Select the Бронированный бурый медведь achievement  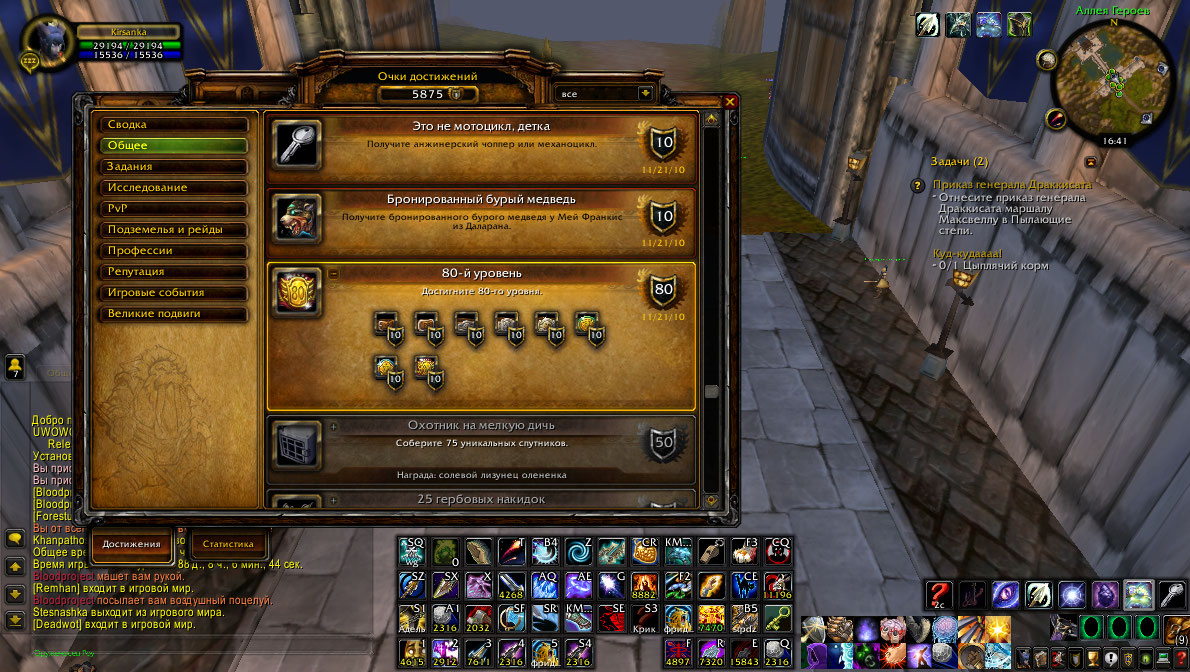pos(481,215)
